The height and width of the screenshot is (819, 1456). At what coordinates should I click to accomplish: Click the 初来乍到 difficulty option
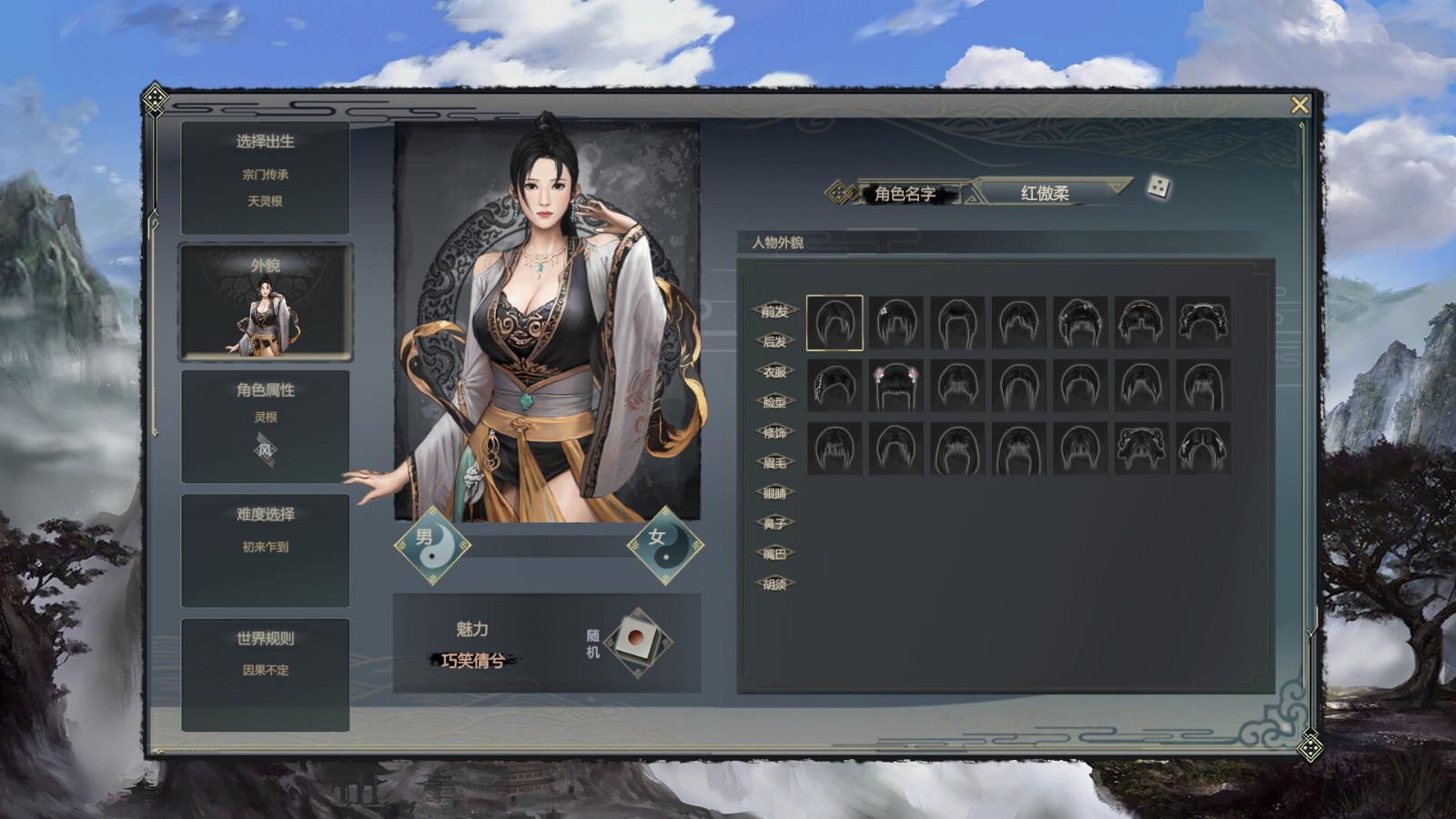click(x=264, y=546)
